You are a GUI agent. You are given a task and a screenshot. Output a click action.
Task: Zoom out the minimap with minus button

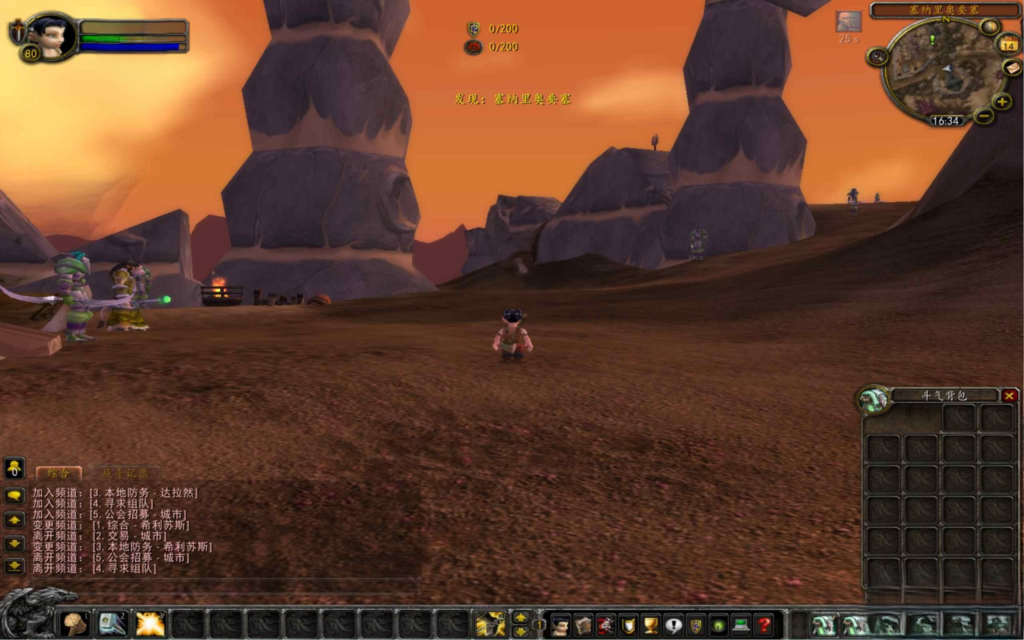coord(984,116)
